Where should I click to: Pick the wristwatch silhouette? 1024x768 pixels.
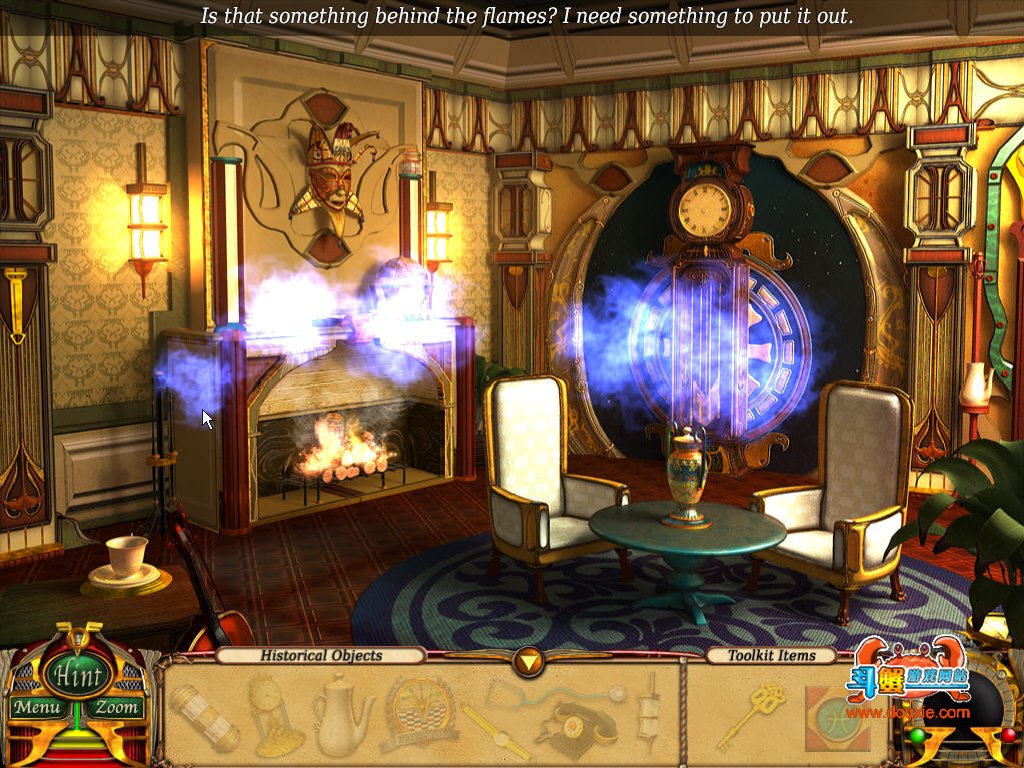pos(495,731)
